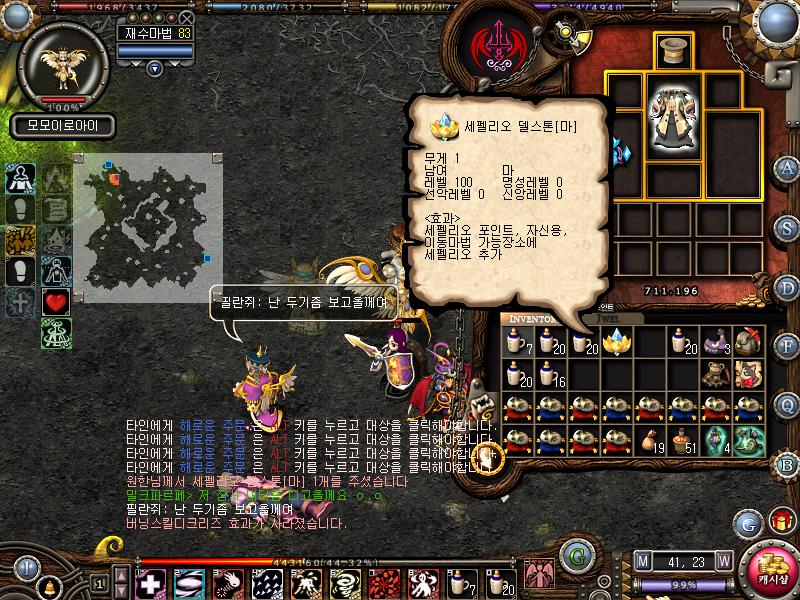Image resolution: width=800 pixels, height=600 pixels.
Task: Click the round Q side button
Action: (788, 404)
